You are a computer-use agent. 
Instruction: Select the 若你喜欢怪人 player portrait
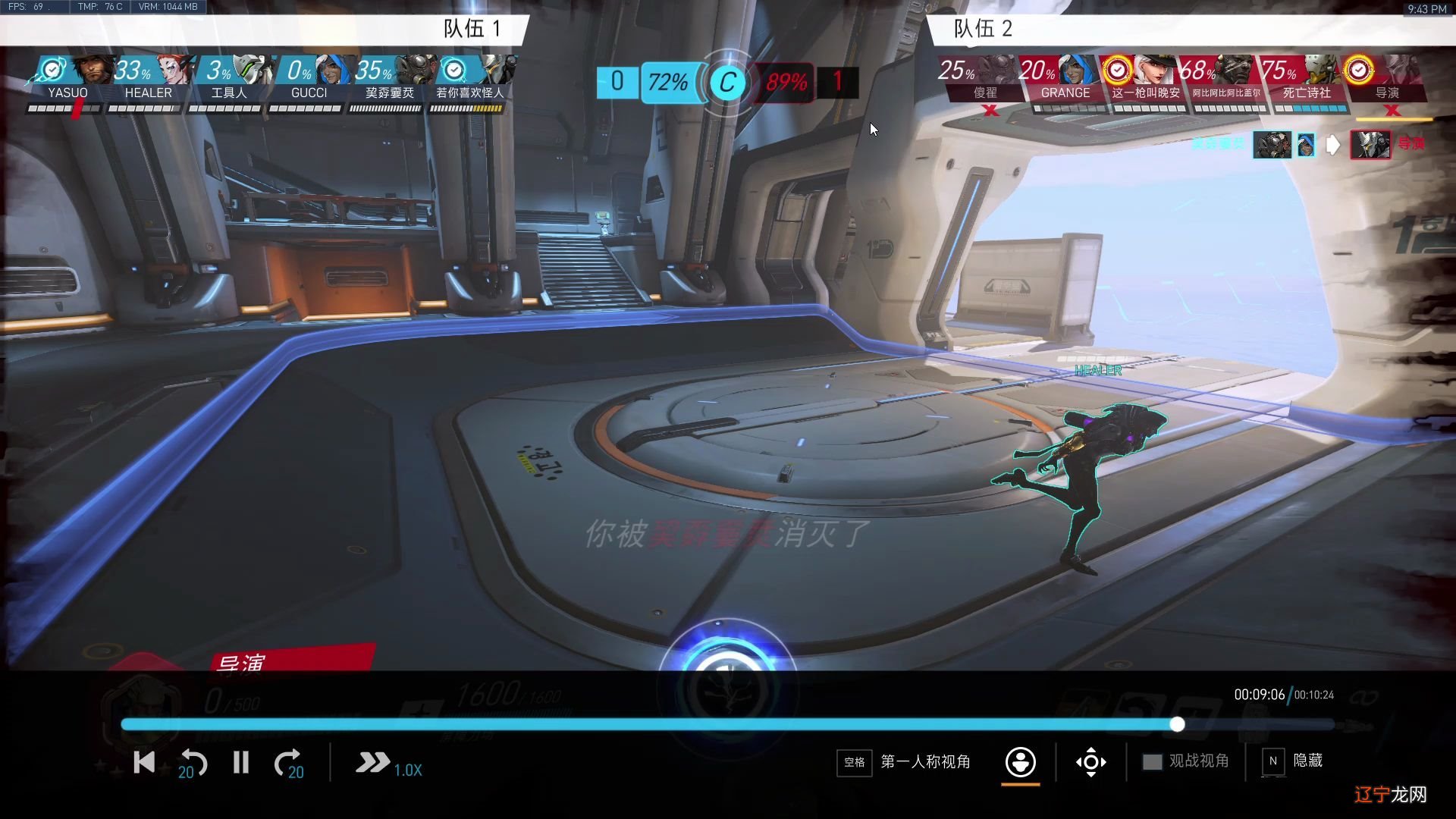pyautogui.click(x=470, y=78)
